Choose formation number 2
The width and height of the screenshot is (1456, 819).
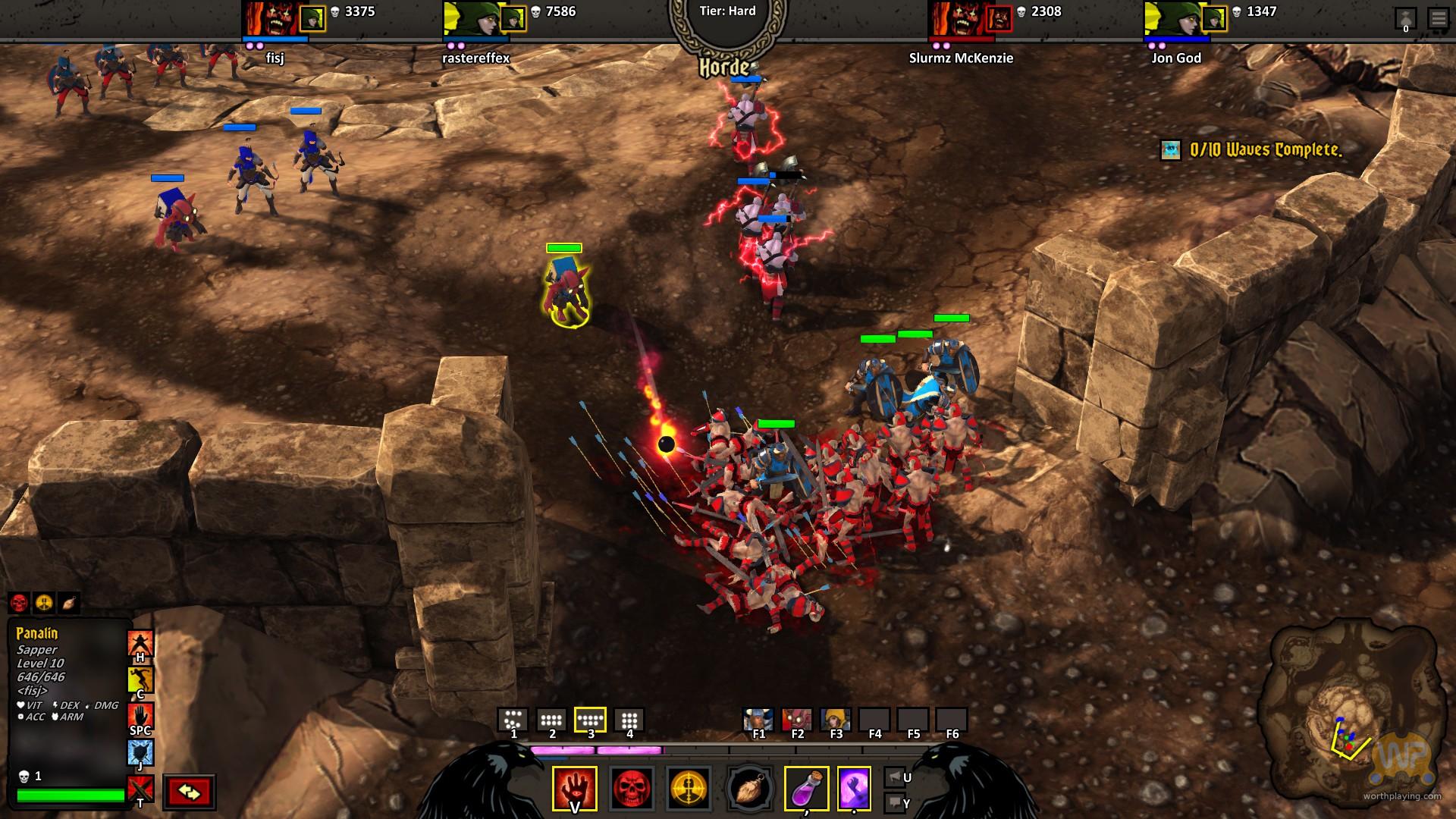(551, 720)
